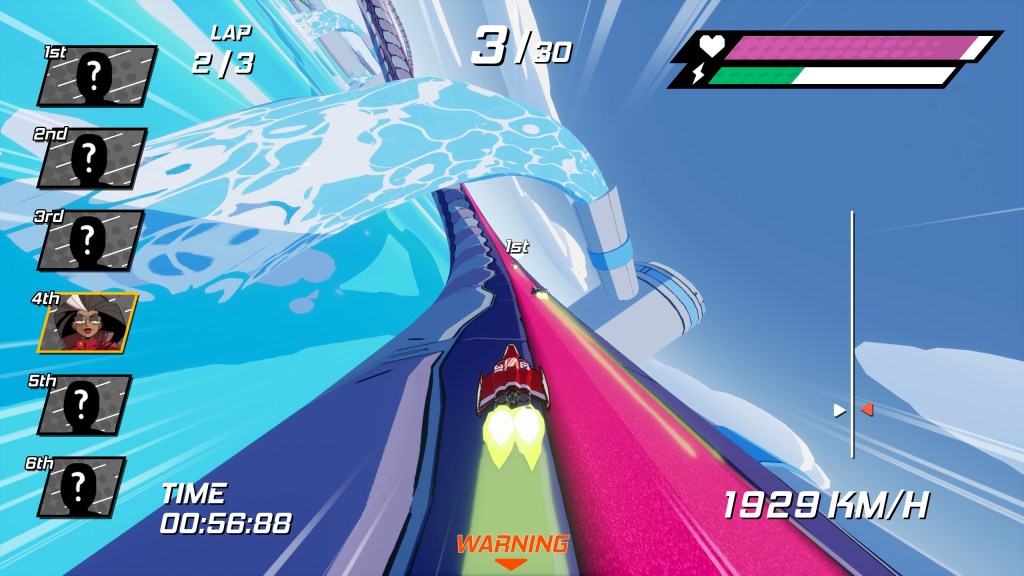Select the 1st place racer portrait

click(97, 76)
